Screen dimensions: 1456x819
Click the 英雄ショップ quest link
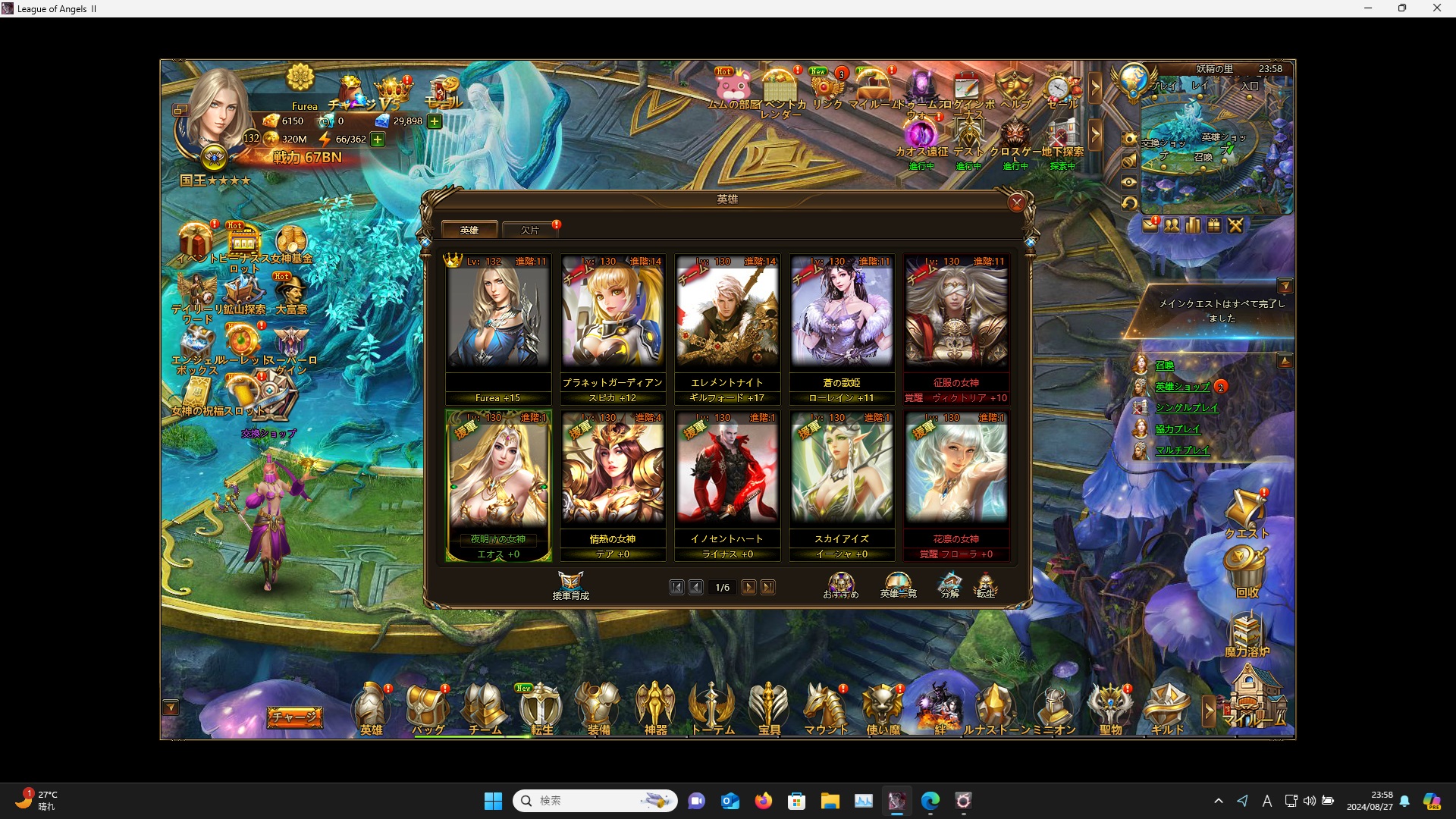coord(1182,387)
